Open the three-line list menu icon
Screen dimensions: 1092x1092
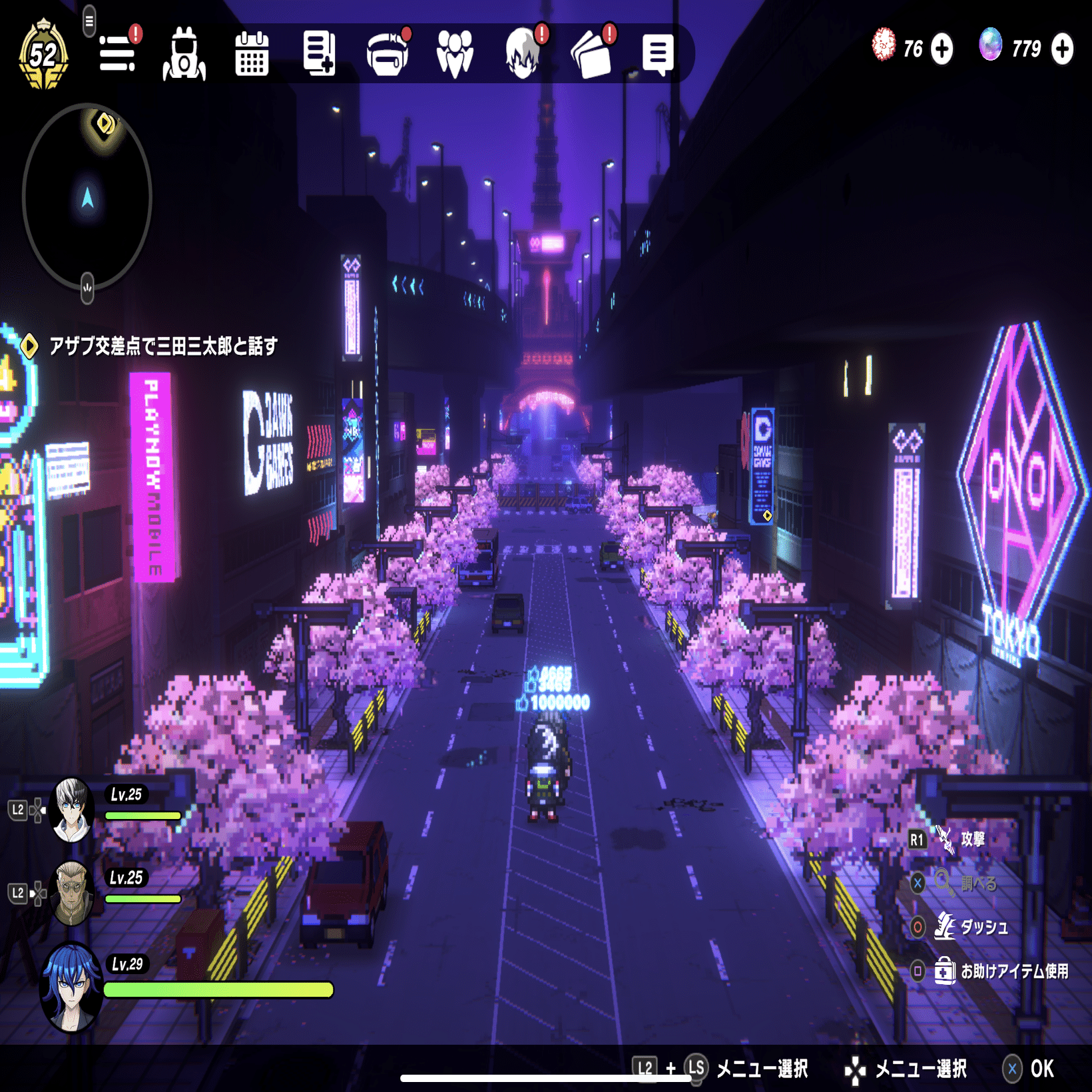click(118, 53)
